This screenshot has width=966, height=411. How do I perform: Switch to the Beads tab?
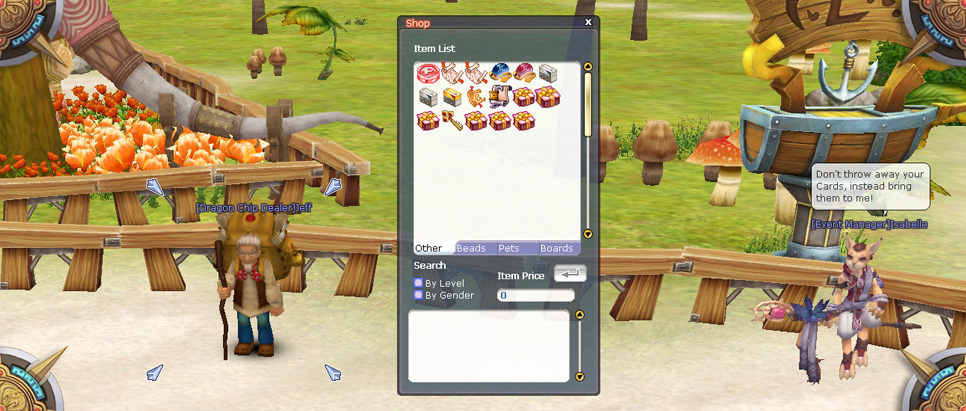[x=471, y=248]
